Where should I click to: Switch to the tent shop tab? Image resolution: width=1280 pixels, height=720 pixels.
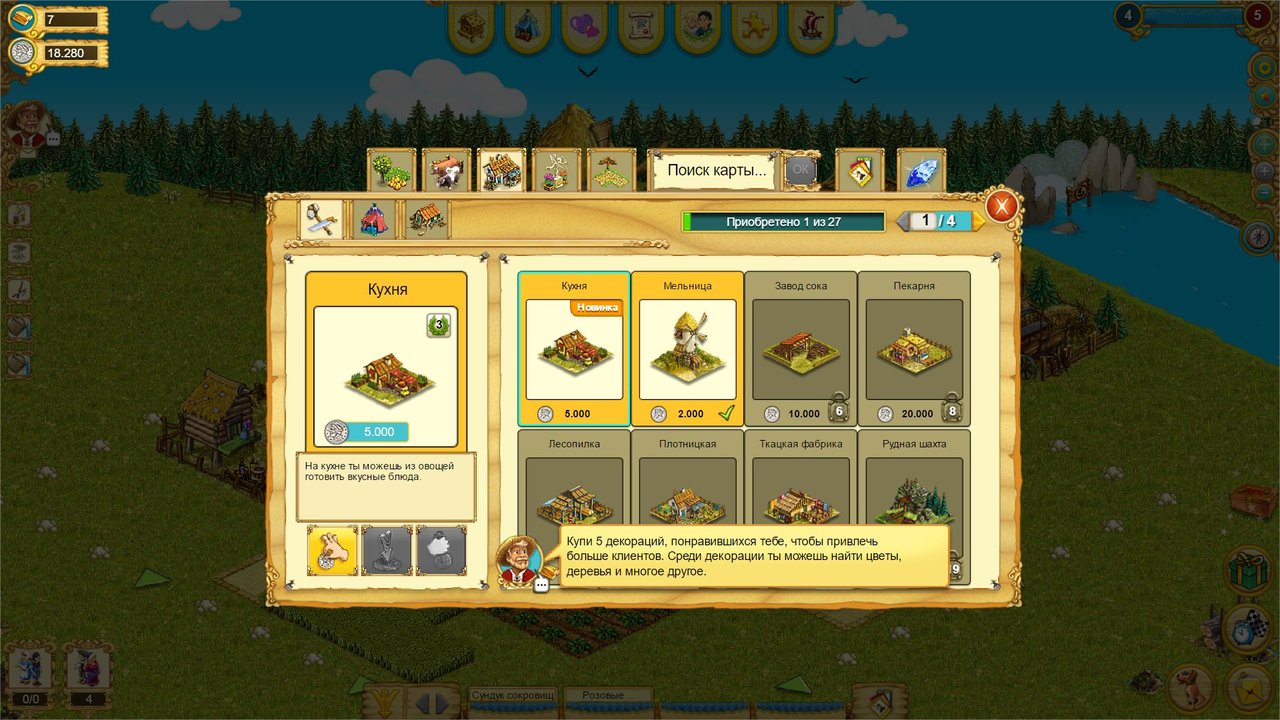pyautogui.click(x=373, y=219)
